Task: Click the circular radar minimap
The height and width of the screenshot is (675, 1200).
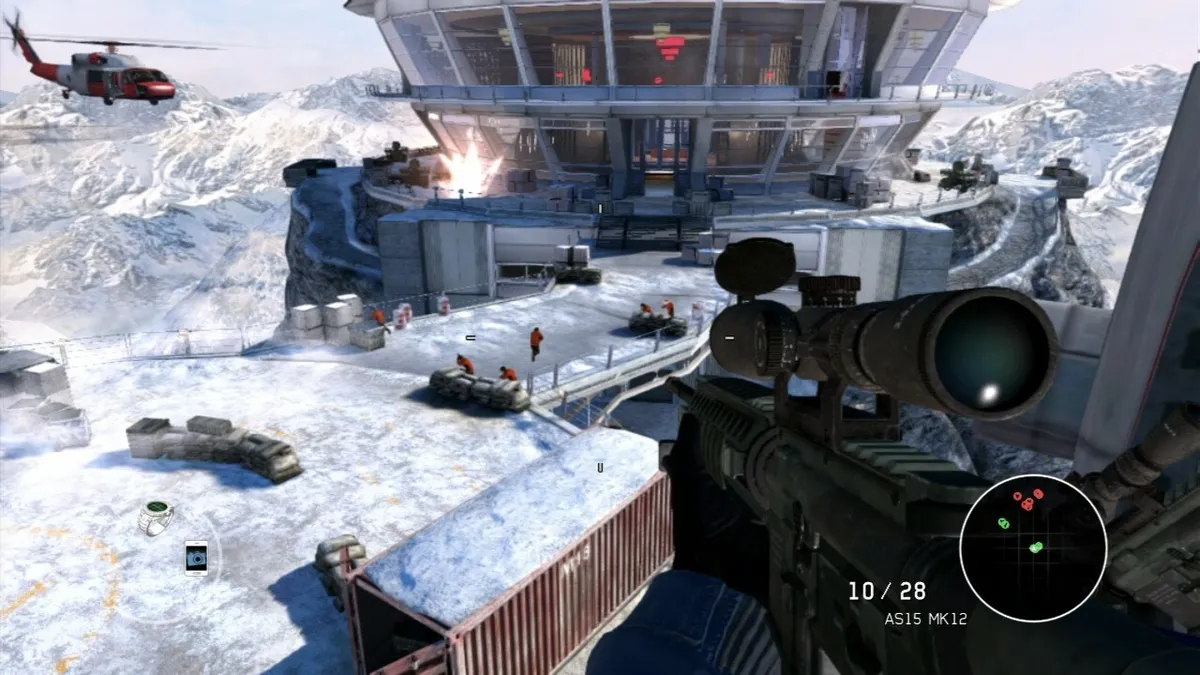Action: [x=1032, y=547]
